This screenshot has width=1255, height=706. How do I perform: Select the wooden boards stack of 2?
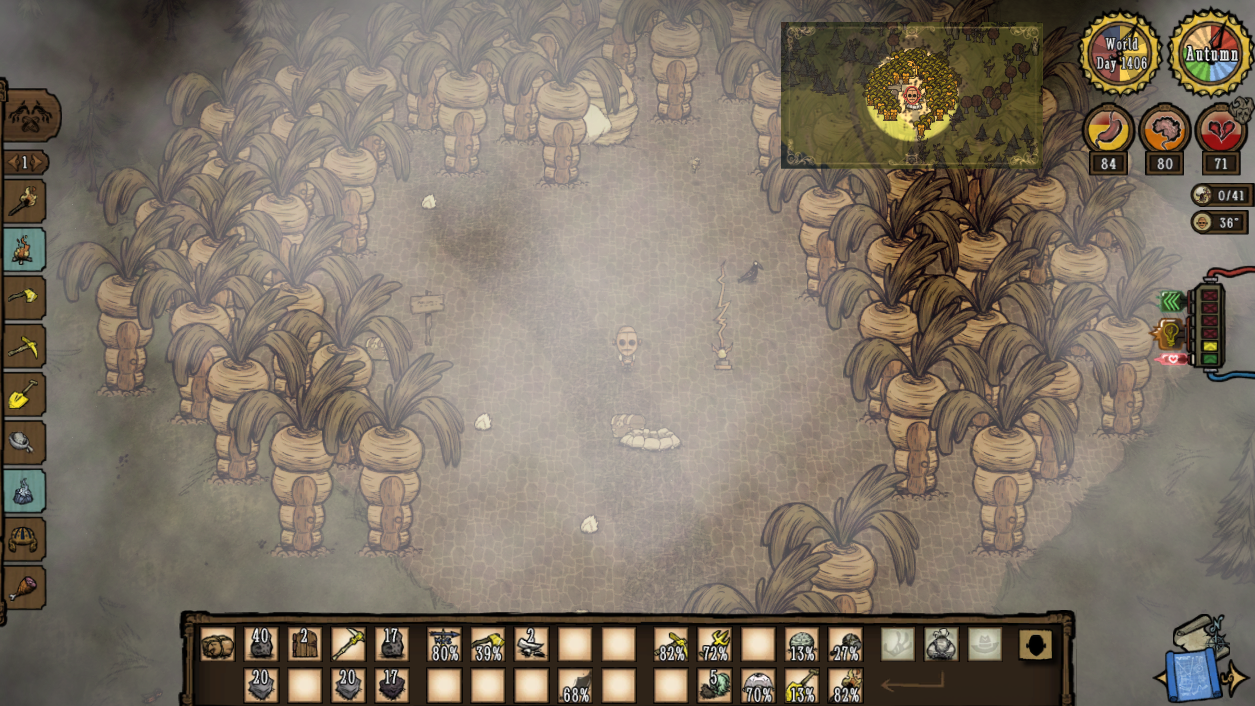click(x=305, y=644)
